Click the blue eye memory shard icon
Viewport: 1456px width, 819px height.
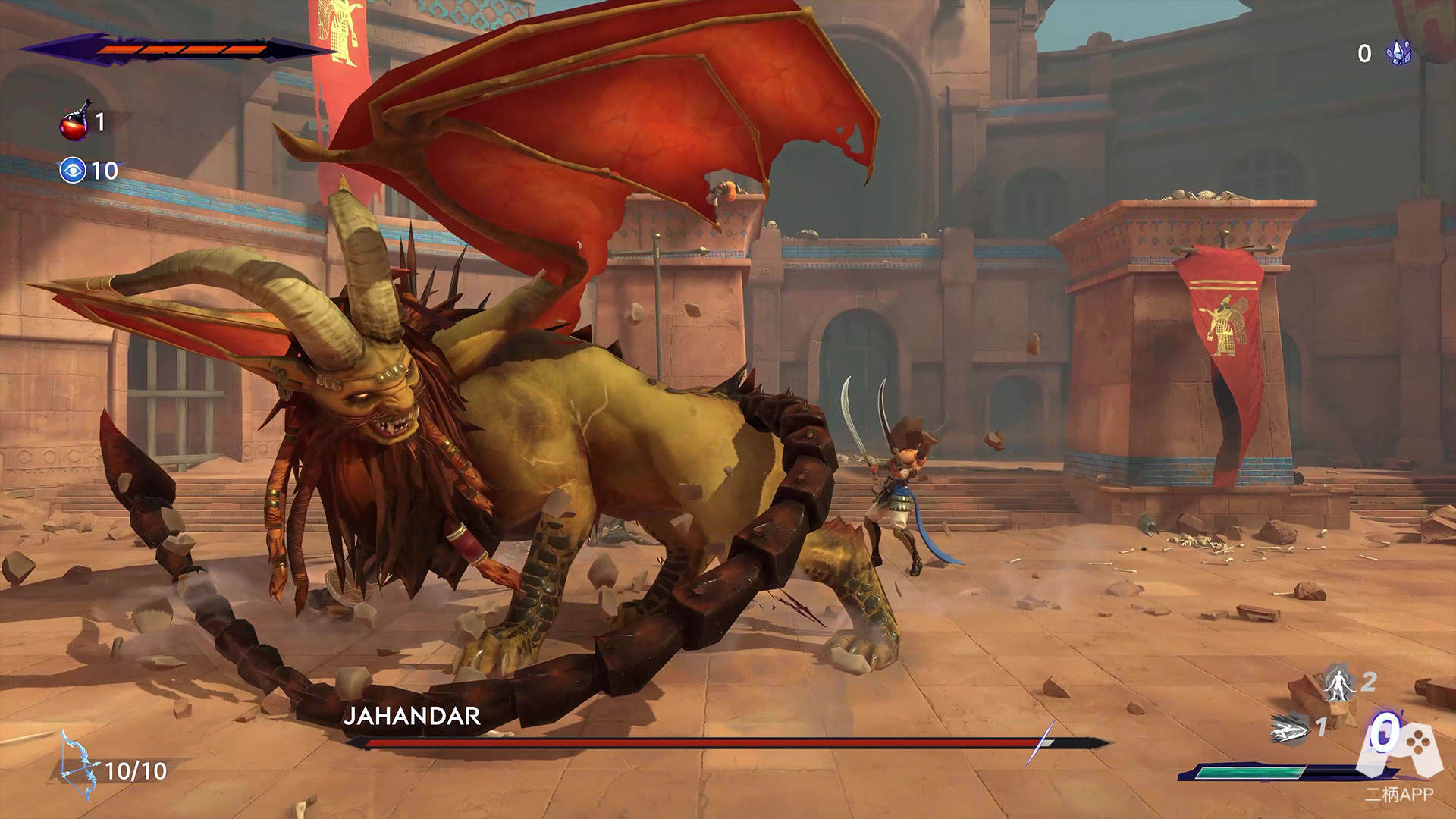click(73, 171)
